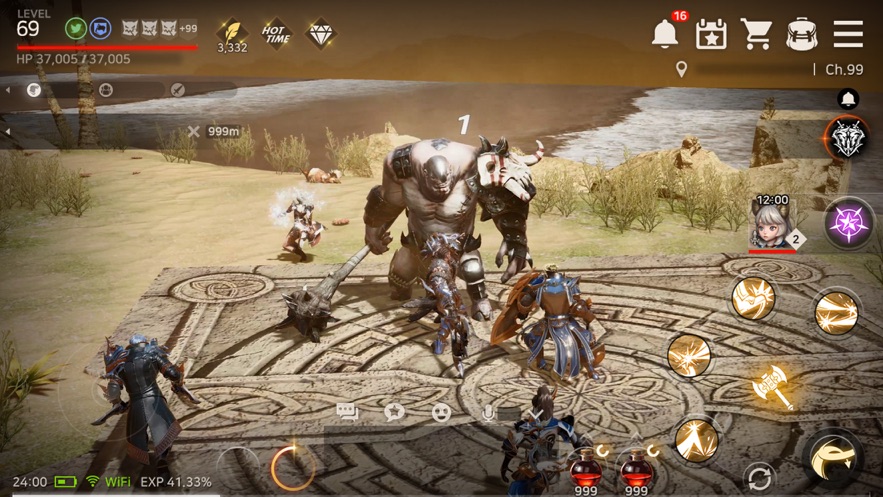The width and height of the screenshot is (883, 497).
Task: Trigger the main attack button
Action: [832, 458]
